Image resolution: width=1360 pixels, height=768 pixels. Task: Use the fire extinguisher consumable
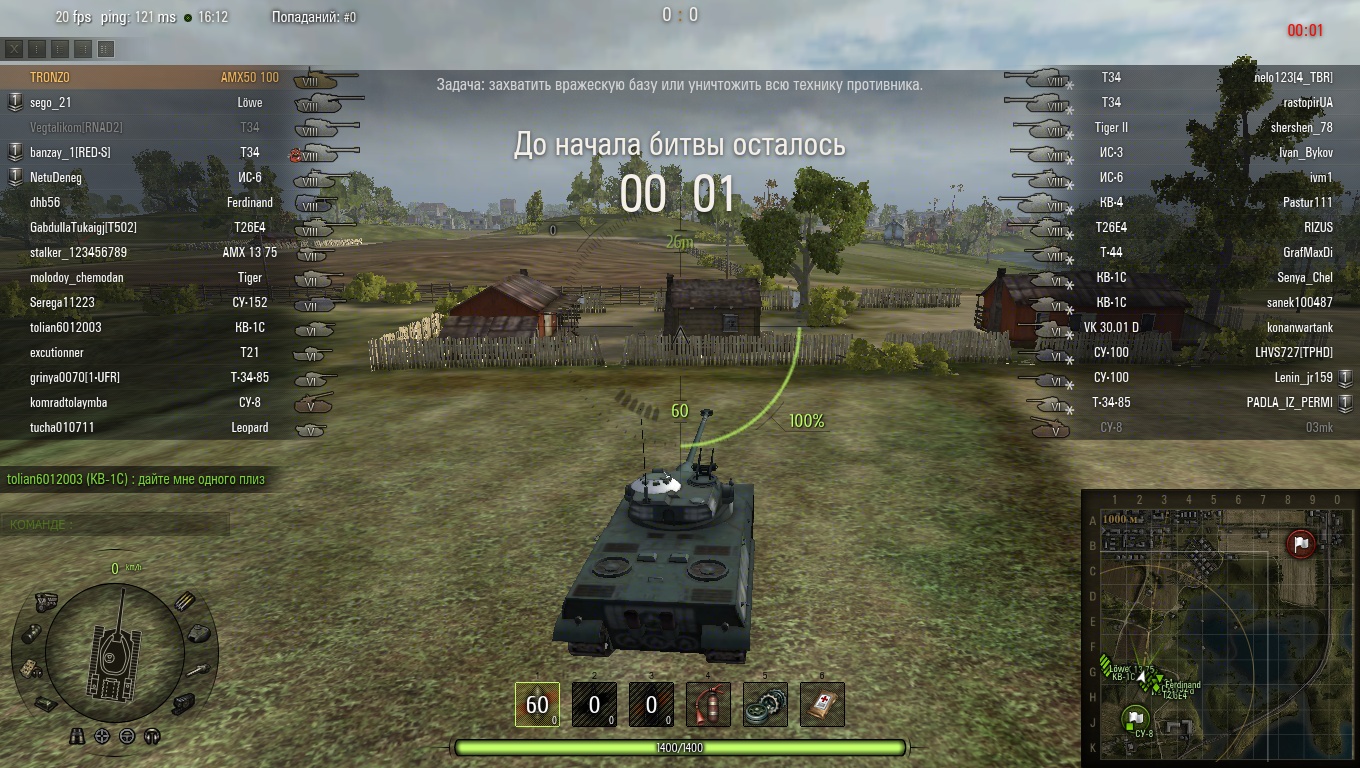(x=708, y=704)
